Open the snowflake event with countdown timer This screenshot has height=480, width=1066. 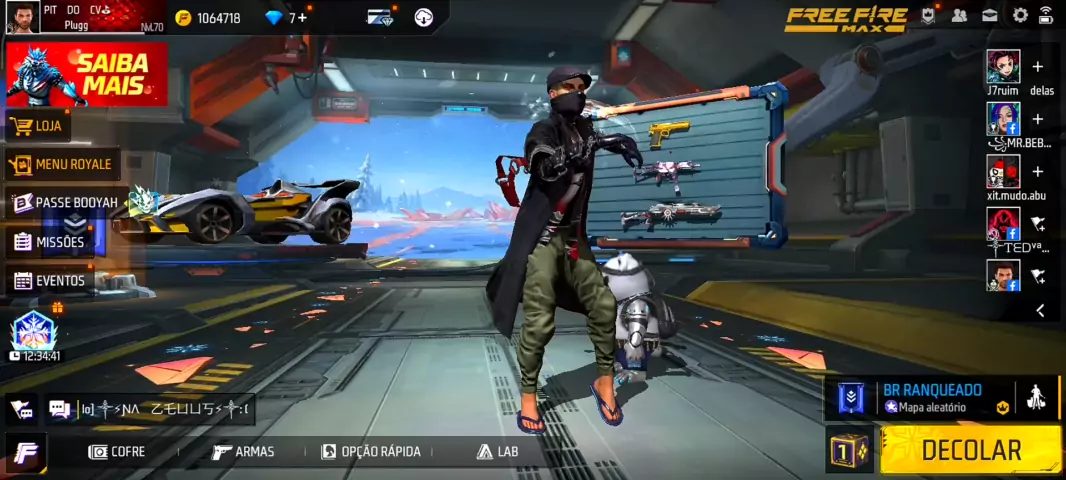pos(33,334)
